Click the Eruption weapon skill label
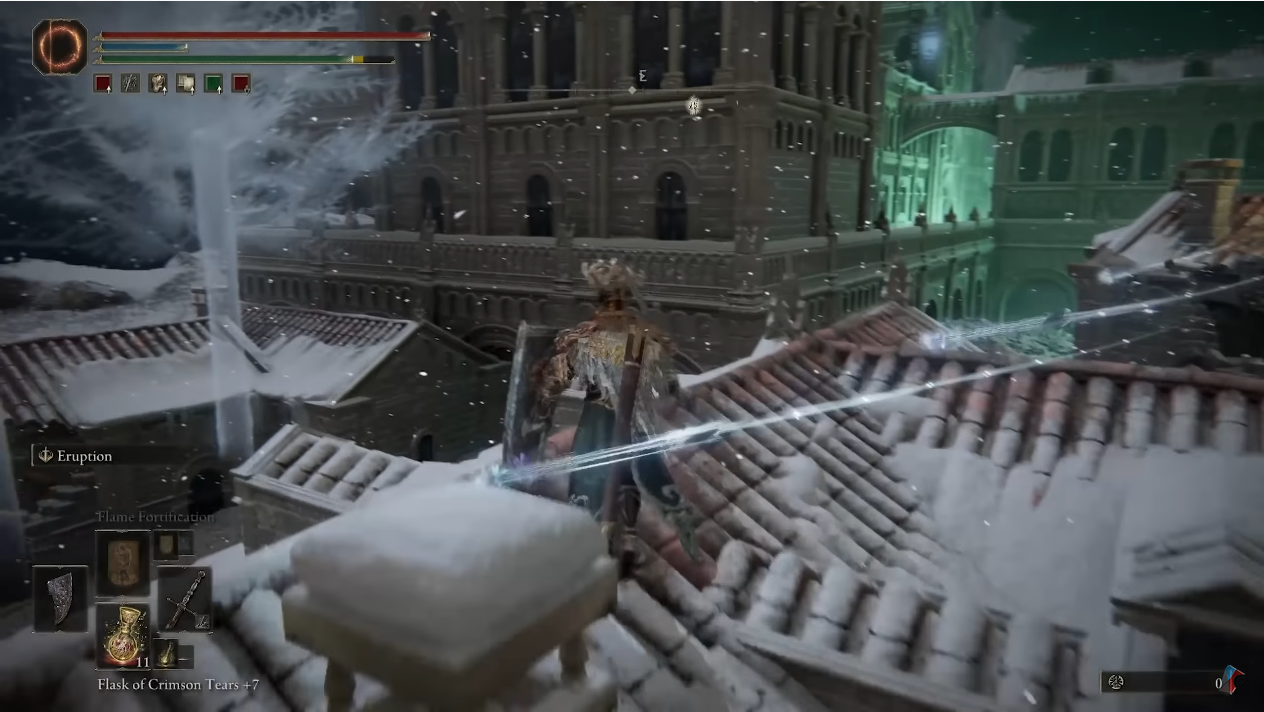 (x=84, y=456)
